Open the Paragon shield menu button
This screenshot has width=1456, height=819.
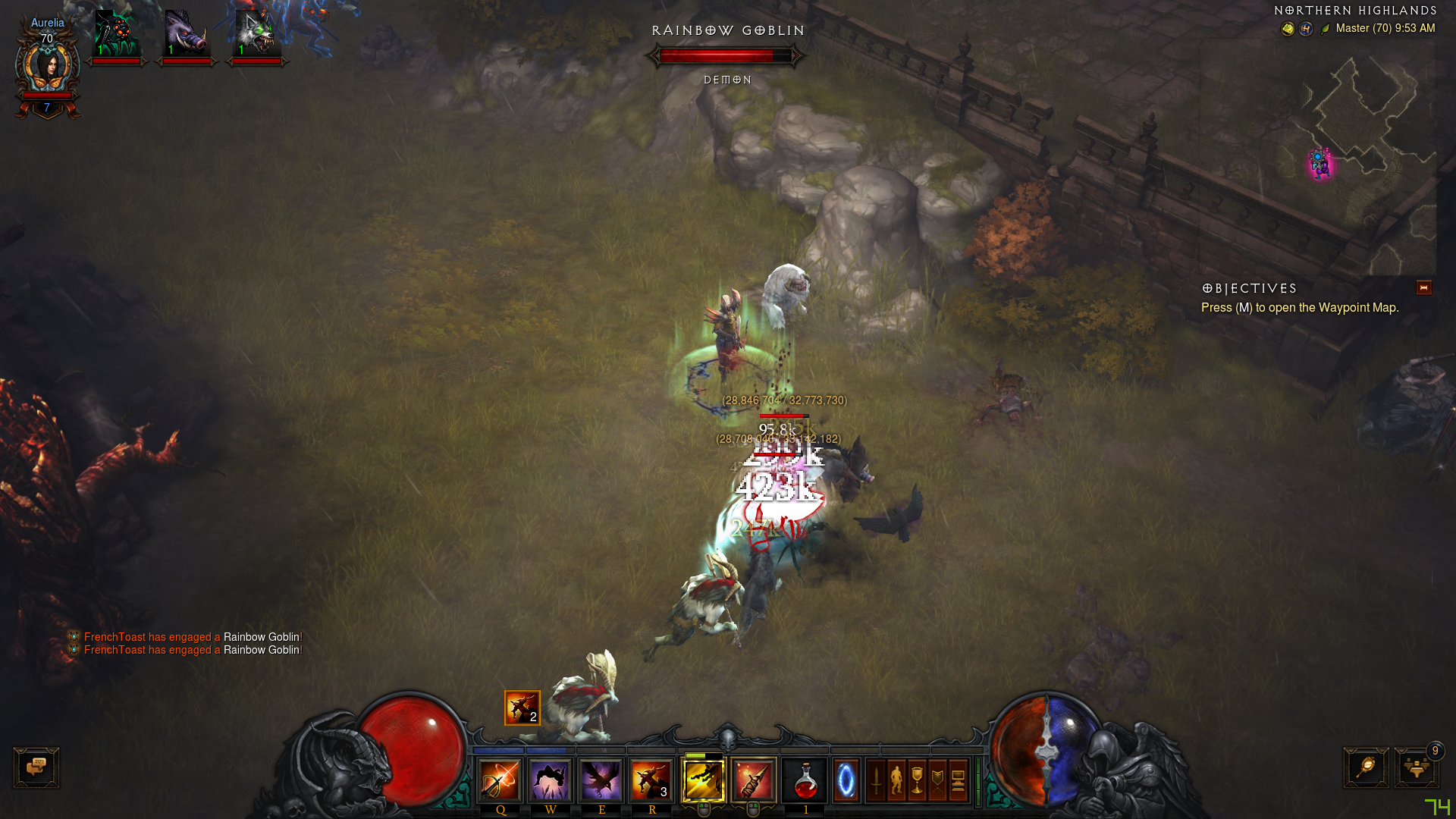click(938, 780)
